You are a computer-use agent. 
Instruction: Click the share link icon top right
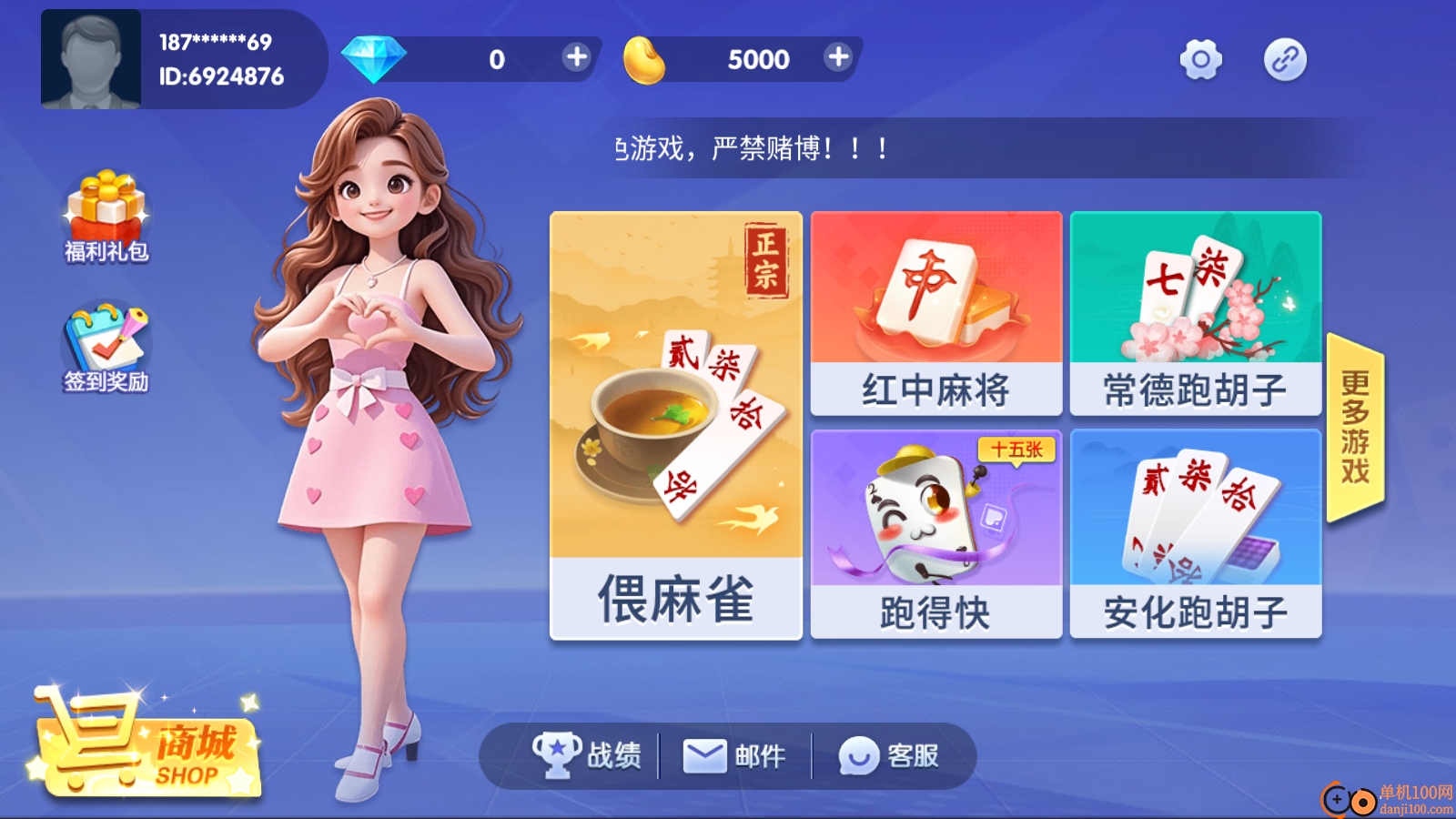coord(1286,58)
